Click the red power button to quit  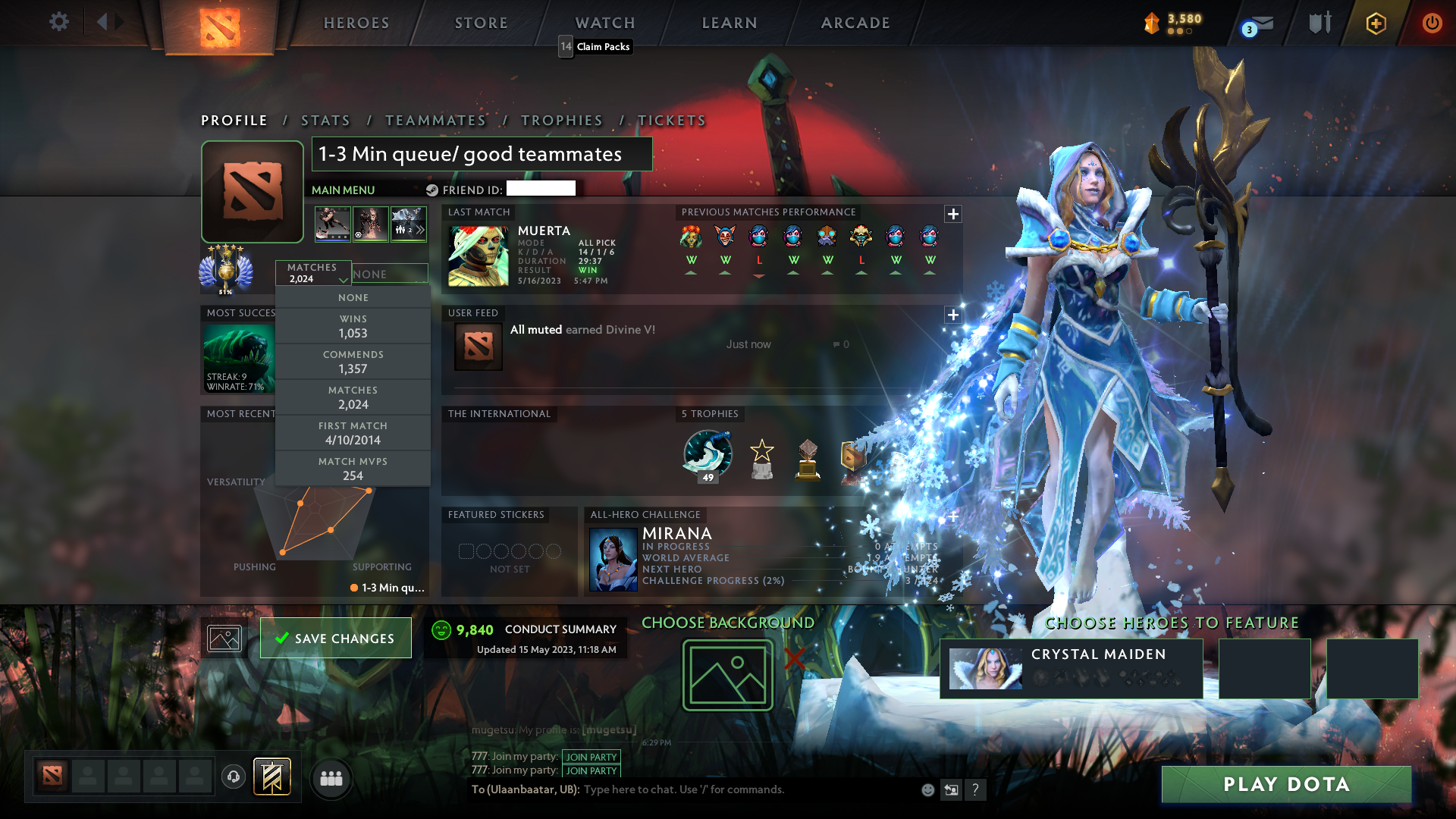1432,24
